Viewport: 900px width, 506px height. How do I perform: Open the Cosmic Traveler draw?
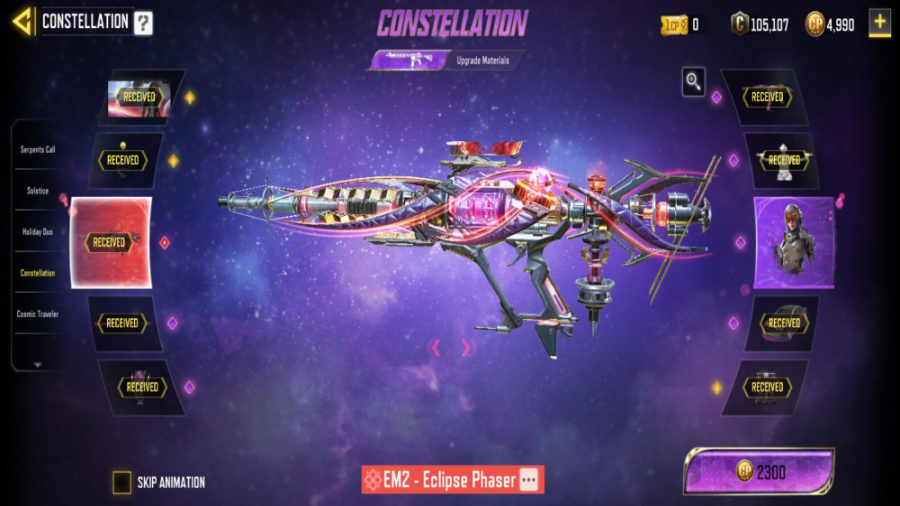(38, 314)
